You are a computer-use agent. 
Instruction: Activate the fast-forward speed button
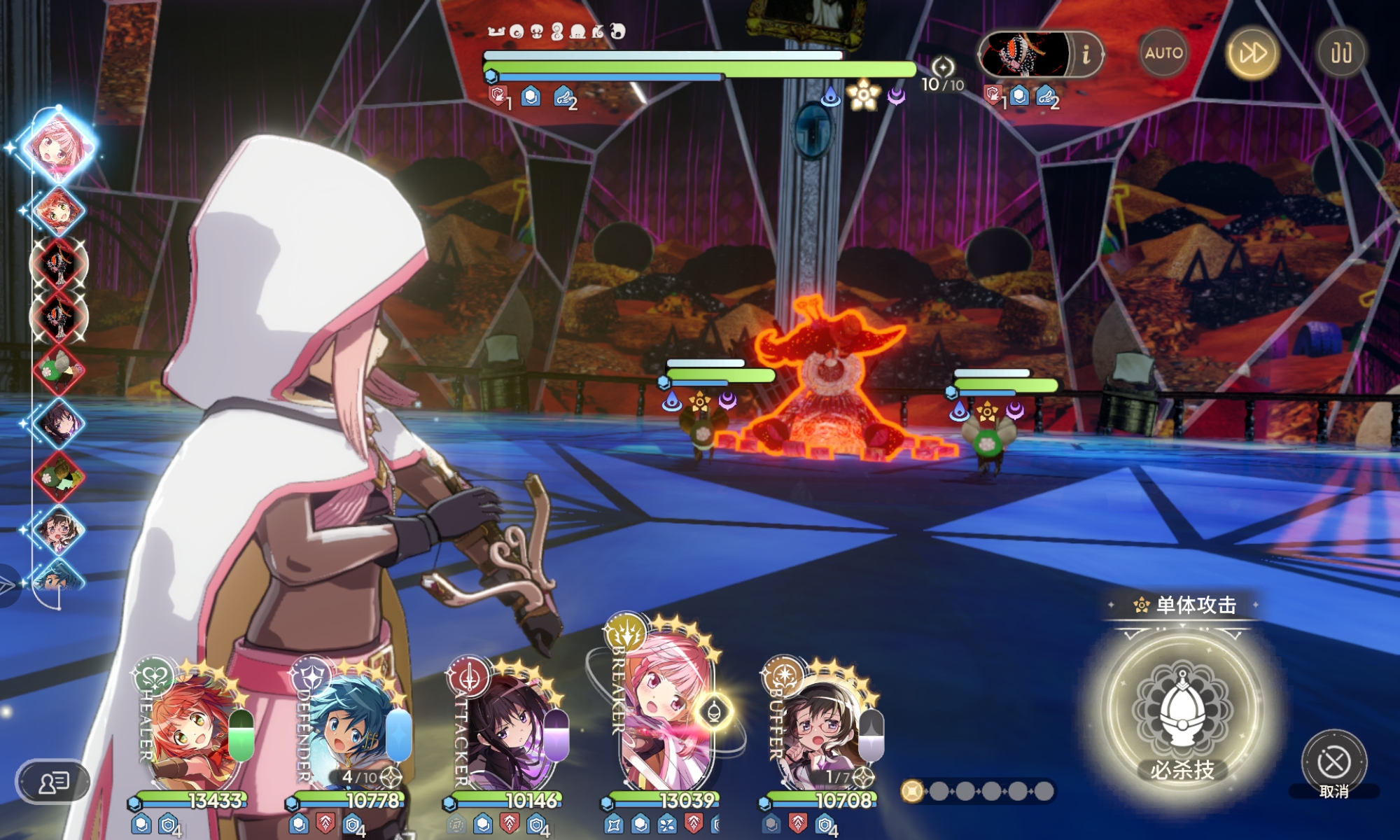[x=1252, y=53]
